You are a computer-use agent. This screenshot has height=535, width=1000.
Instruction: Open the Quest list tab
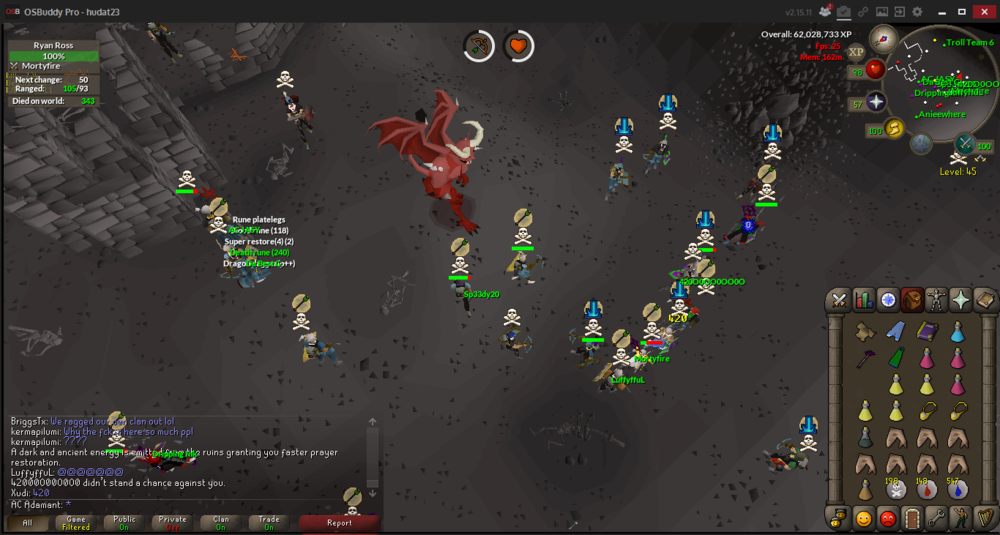888,300
